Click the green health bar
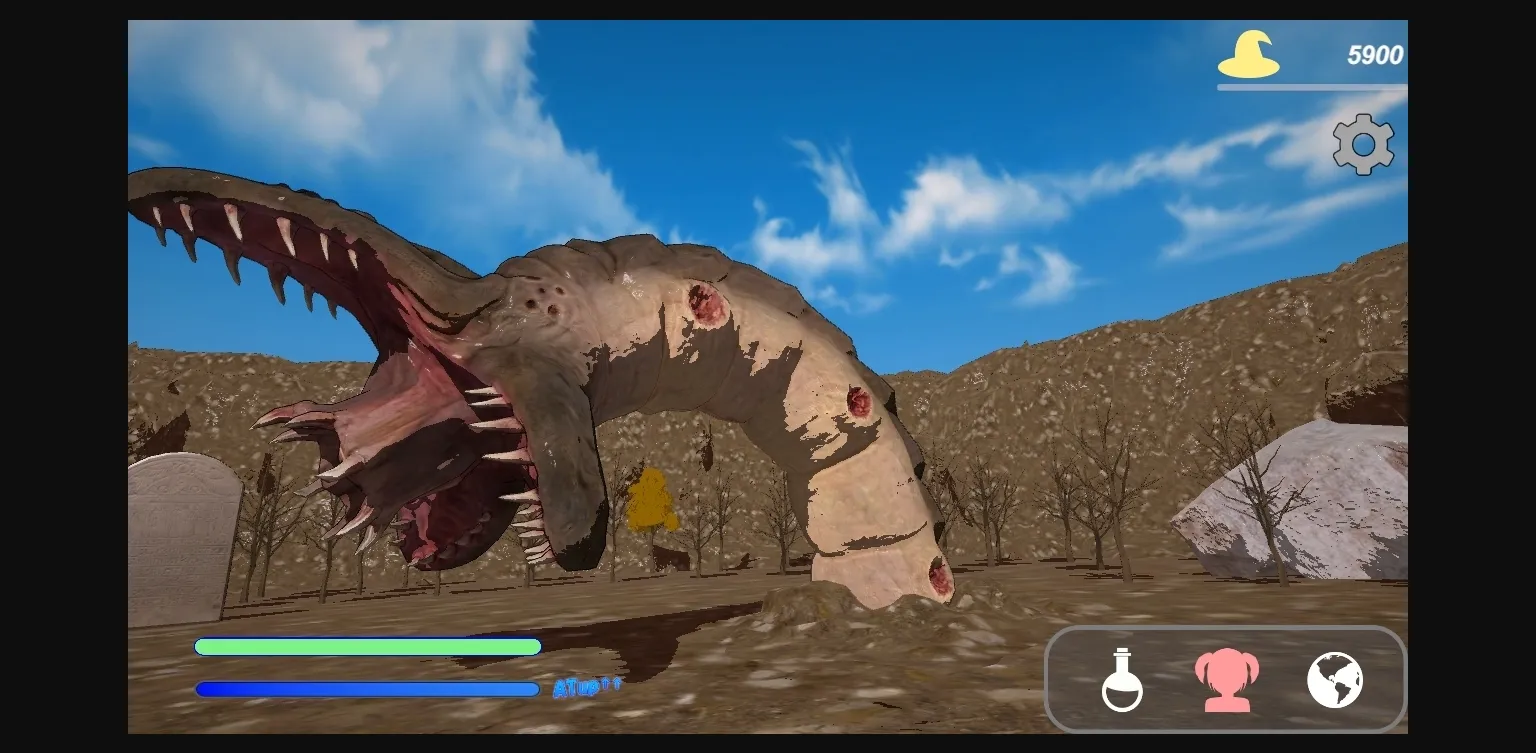 (x=368, y=647)
